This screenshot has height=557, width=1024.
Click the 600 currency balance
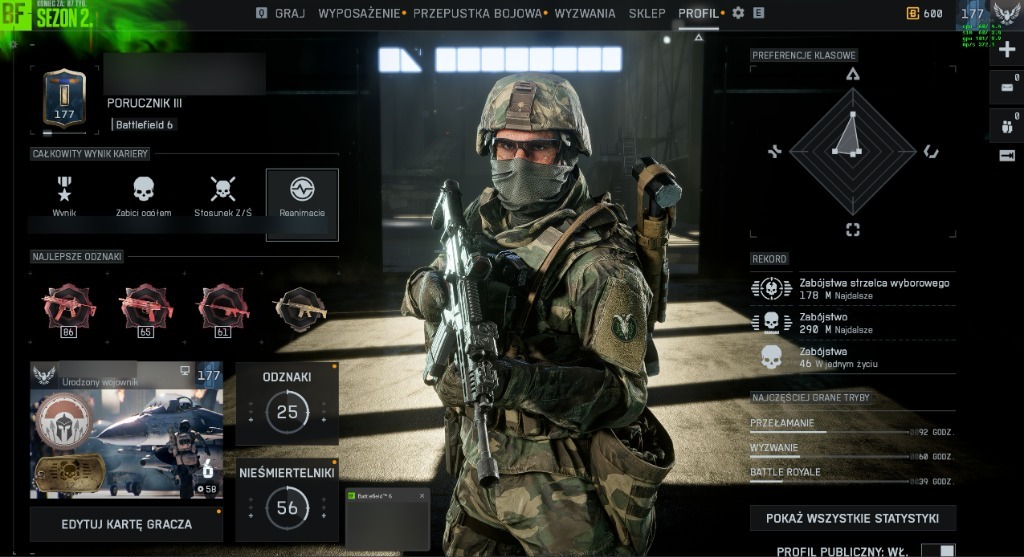(925, 14)
